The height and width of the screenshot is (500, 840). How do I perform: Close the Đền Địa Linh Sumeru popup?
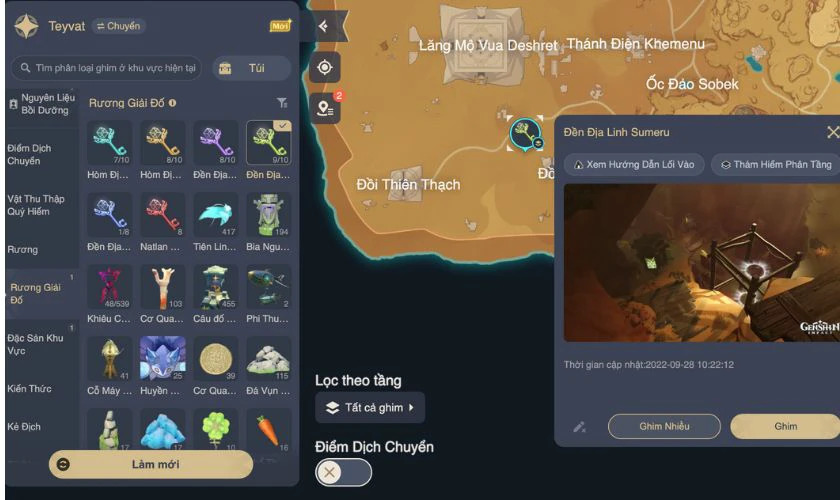pyautogui.click(x=832, y=132)
